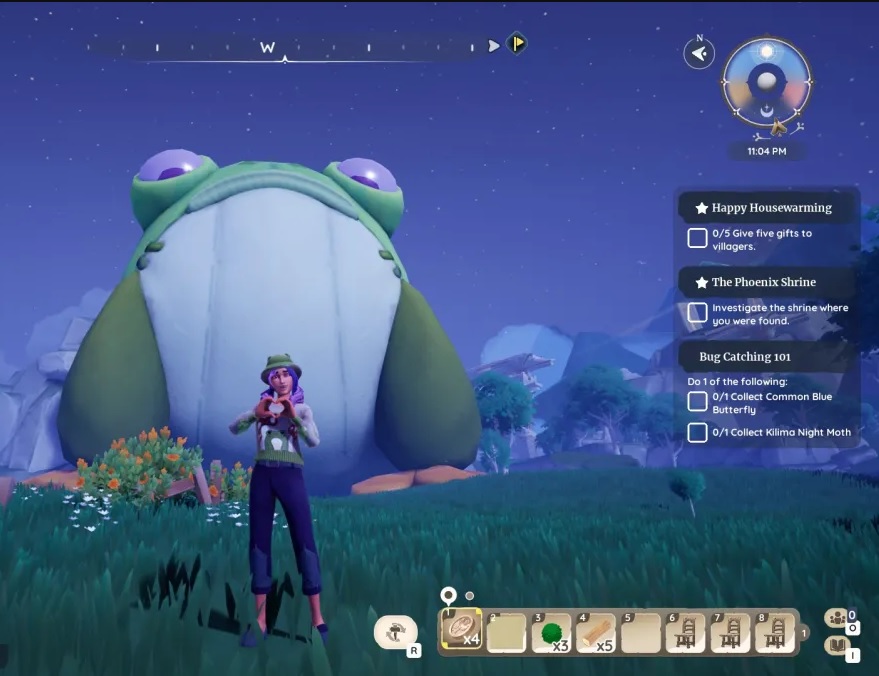Select the chair in hotbar slot 6
Screen dimensions: 879x676
click(x=685, y=633)
